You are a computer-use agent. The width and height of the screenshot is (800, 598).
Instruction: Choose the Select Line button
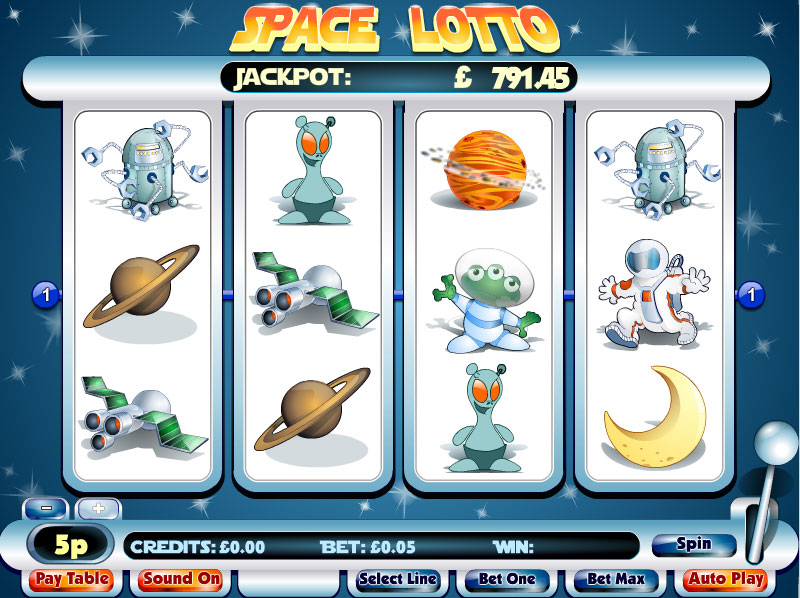point(397,579)
